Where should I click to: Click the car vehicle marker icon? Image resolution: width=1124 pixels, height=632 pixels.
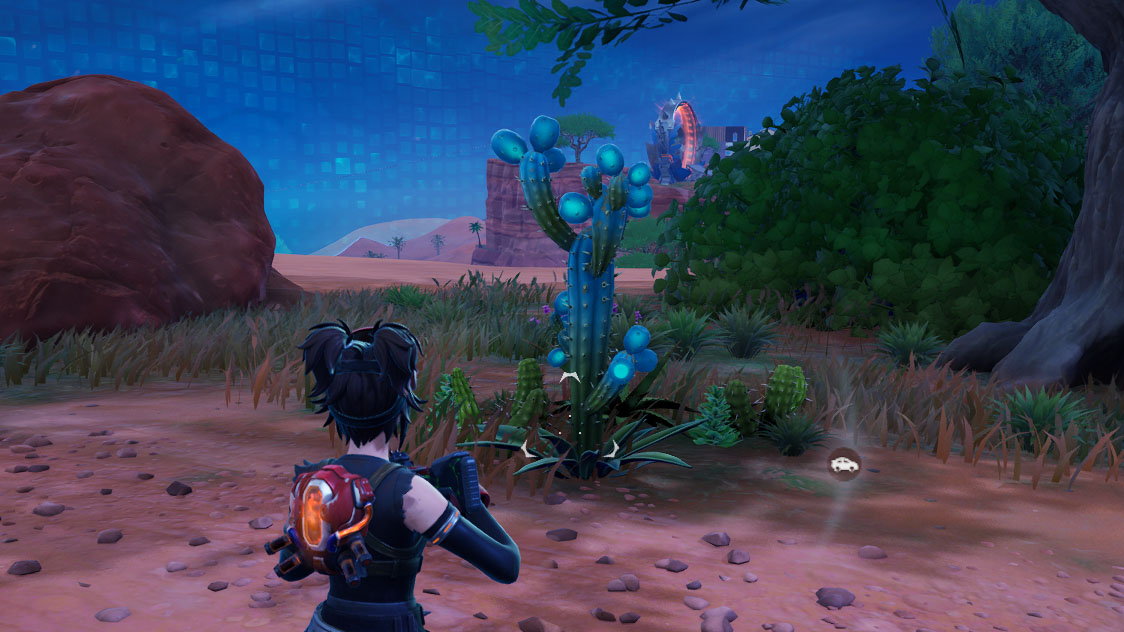click(x=844, y=464)
